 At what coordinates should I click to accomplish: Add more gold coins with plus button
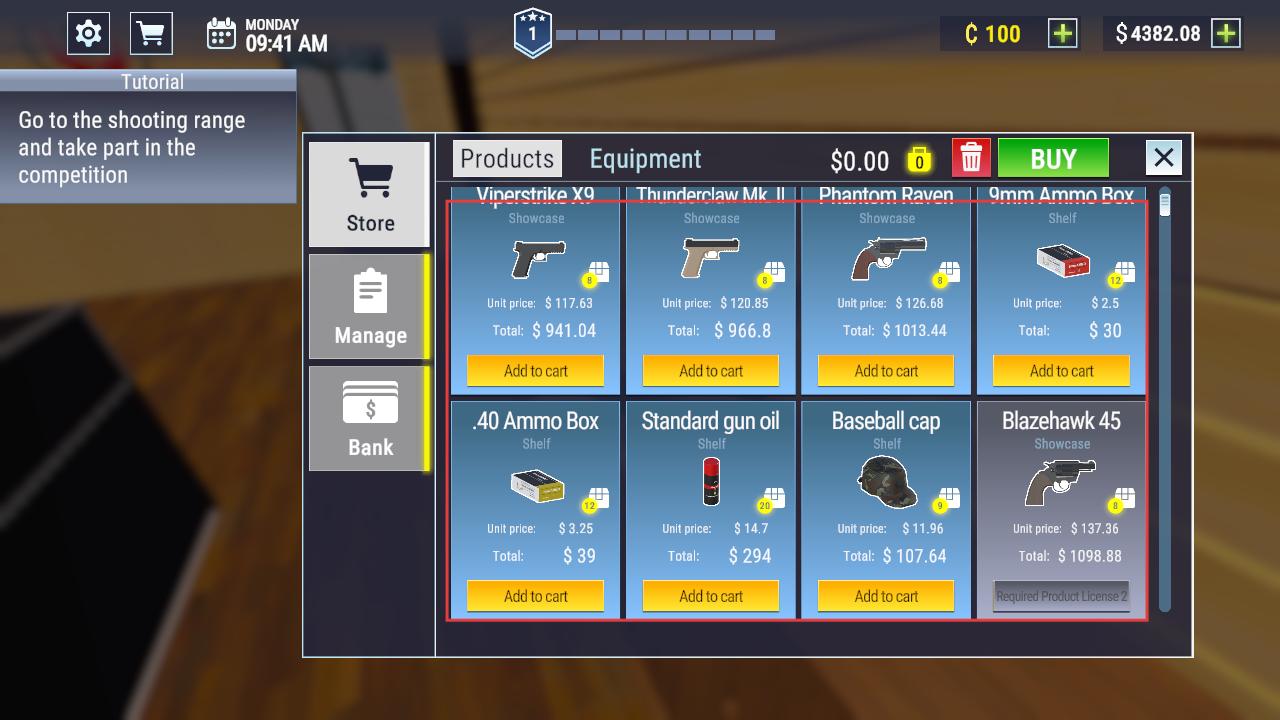point(1062,34)
